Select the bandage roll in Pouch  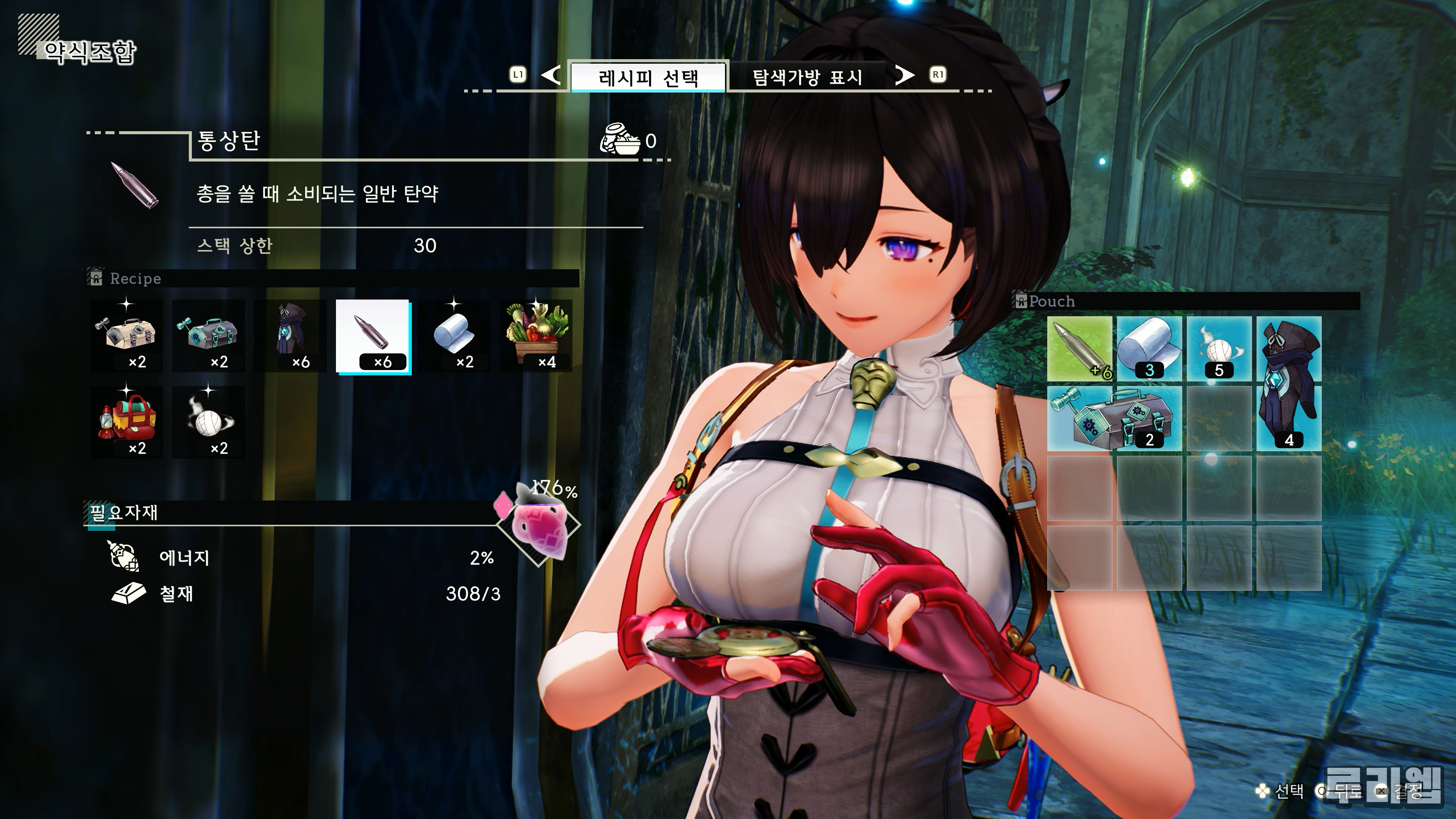(x=1149, y=349)
